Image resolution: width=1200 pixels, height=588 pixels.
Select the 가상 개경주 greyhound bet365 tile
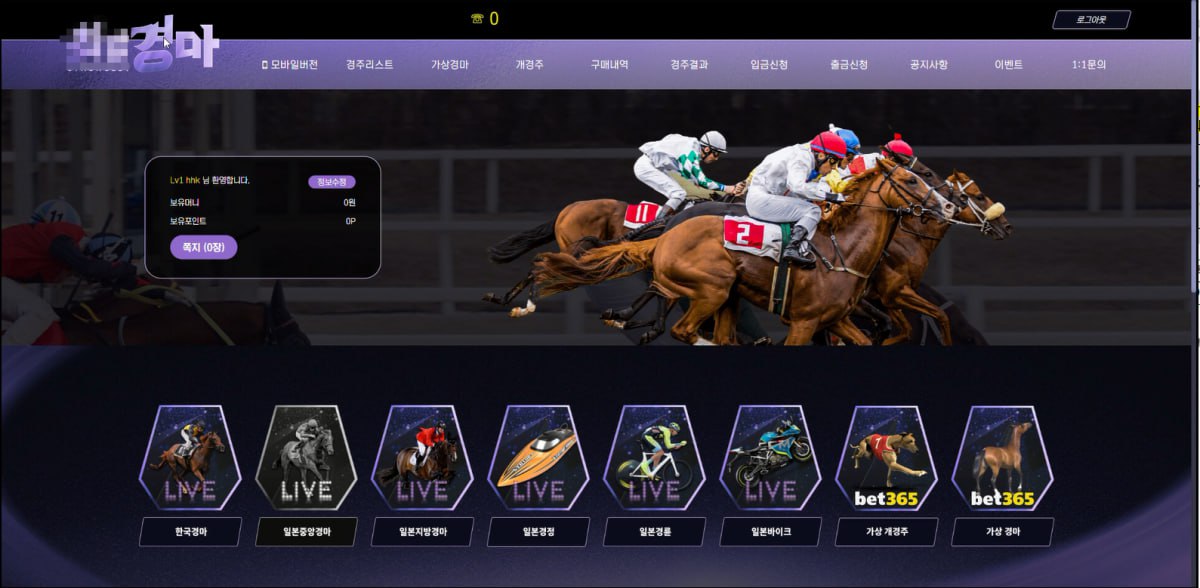click(x=886, y=458)
